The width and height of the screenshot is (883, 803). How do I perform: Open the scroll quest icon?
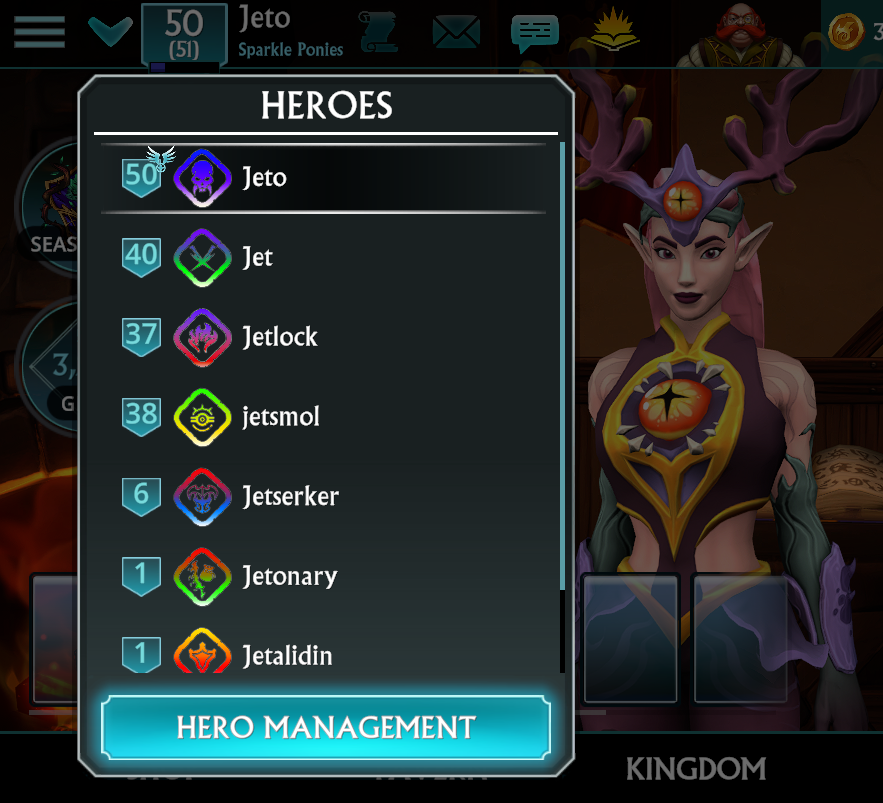pos(379,32)
